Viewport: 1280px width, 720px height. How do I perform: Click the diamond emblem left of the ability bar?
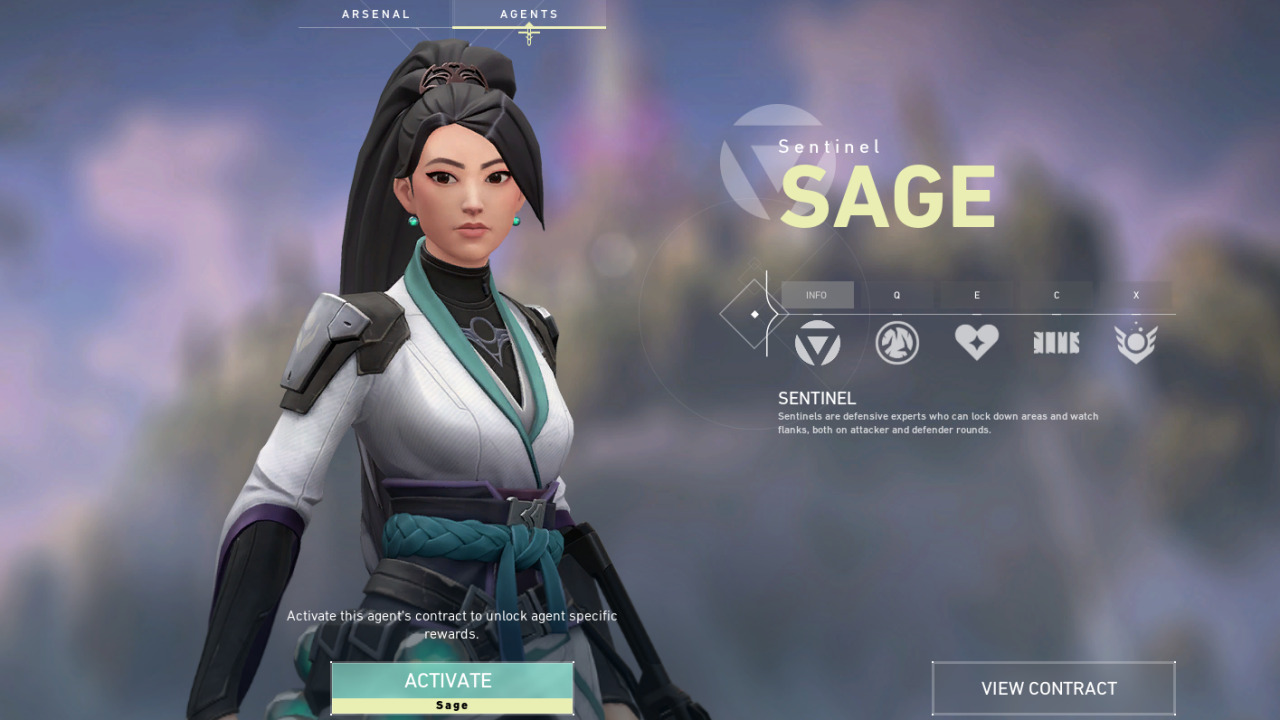[x=753, y=313]
